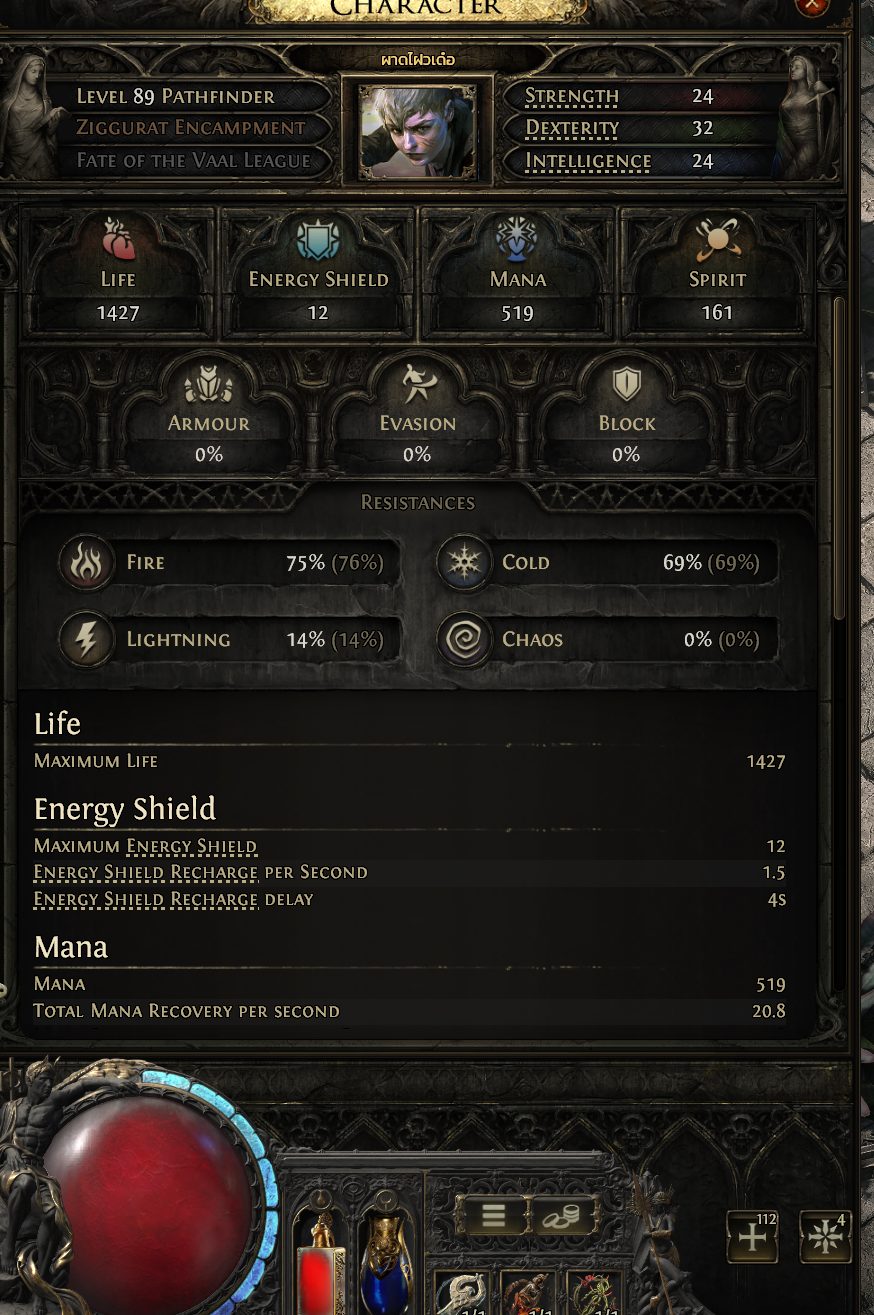Use the red life flask
This screenshot has width=874, height=1315.
(322, 1265)
